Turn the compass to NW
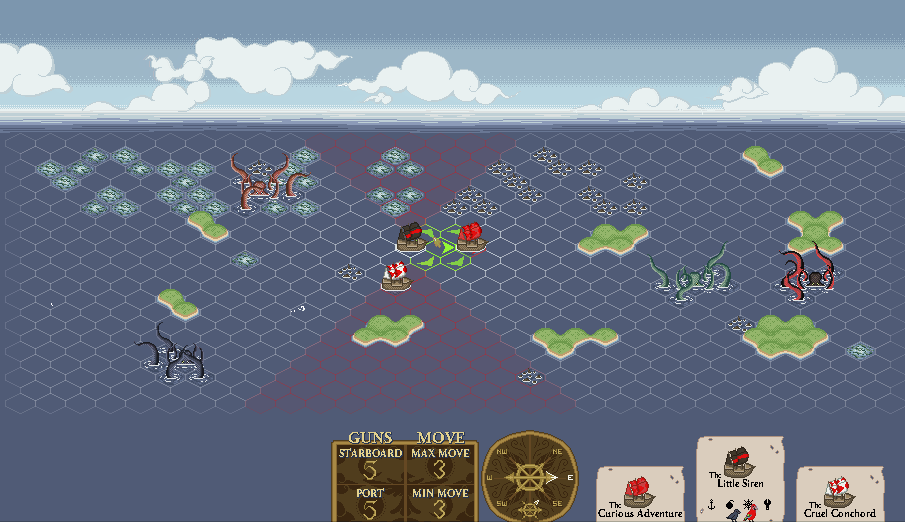 pos(501,451)
